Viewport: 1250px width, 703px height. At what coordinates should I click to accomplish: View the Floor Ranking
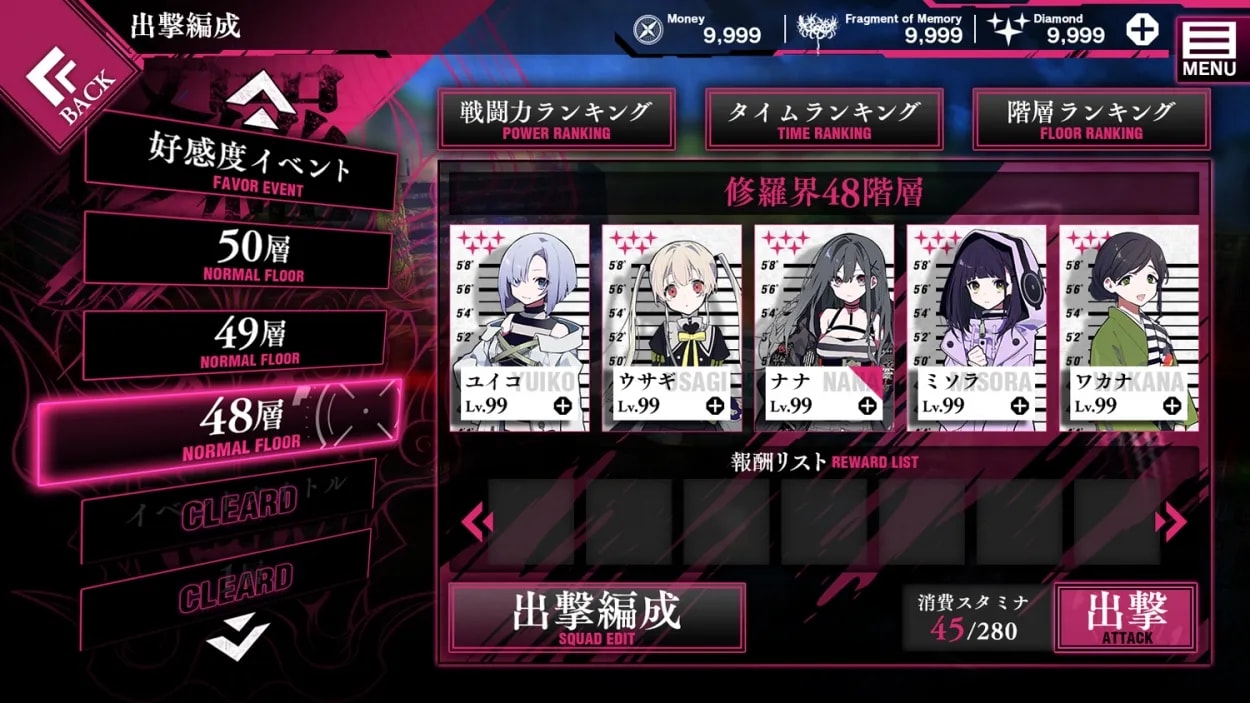coord(1091,119)
